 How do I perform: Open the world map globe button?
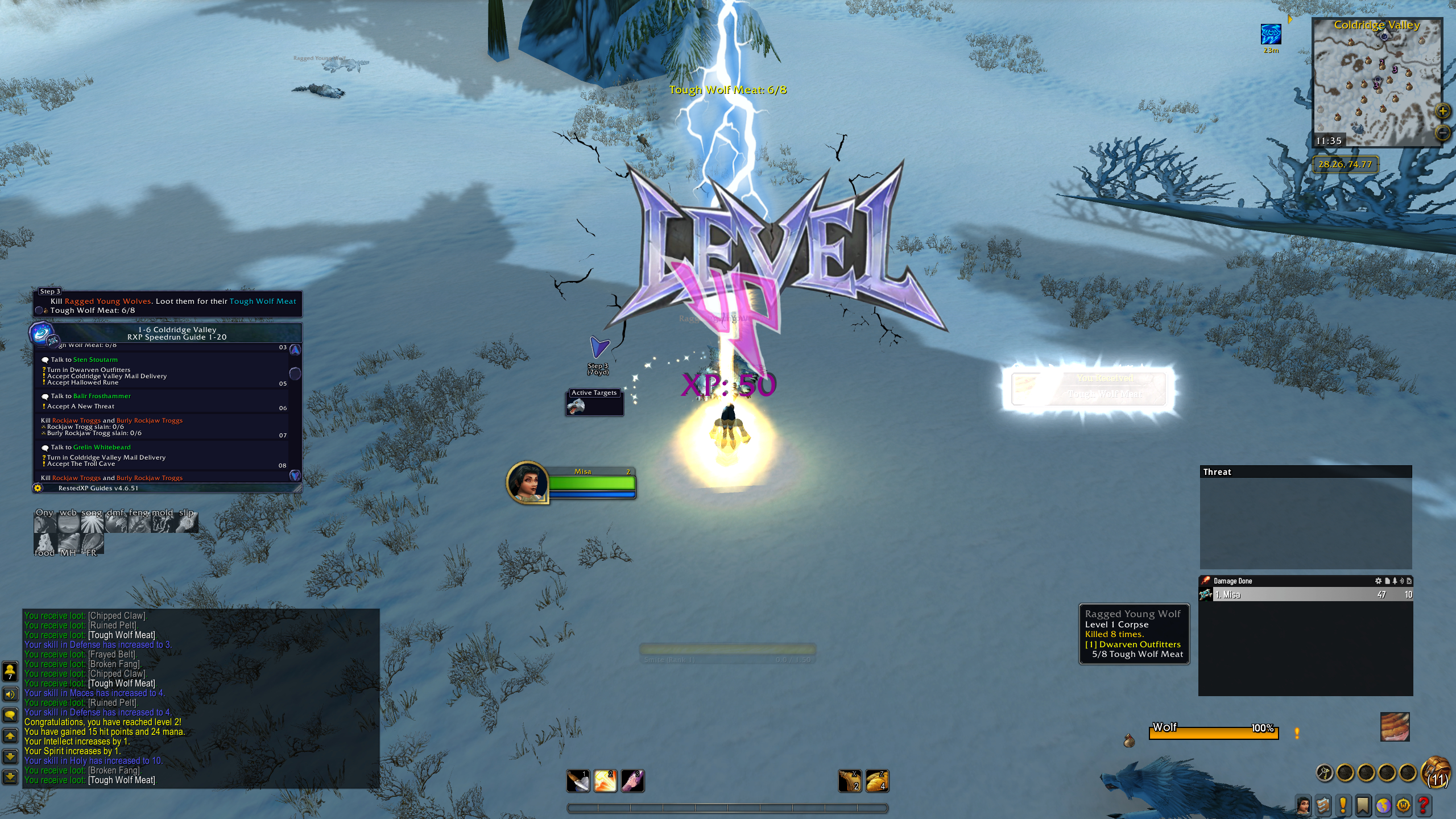pyautogui.click(x=1383, y=805)
